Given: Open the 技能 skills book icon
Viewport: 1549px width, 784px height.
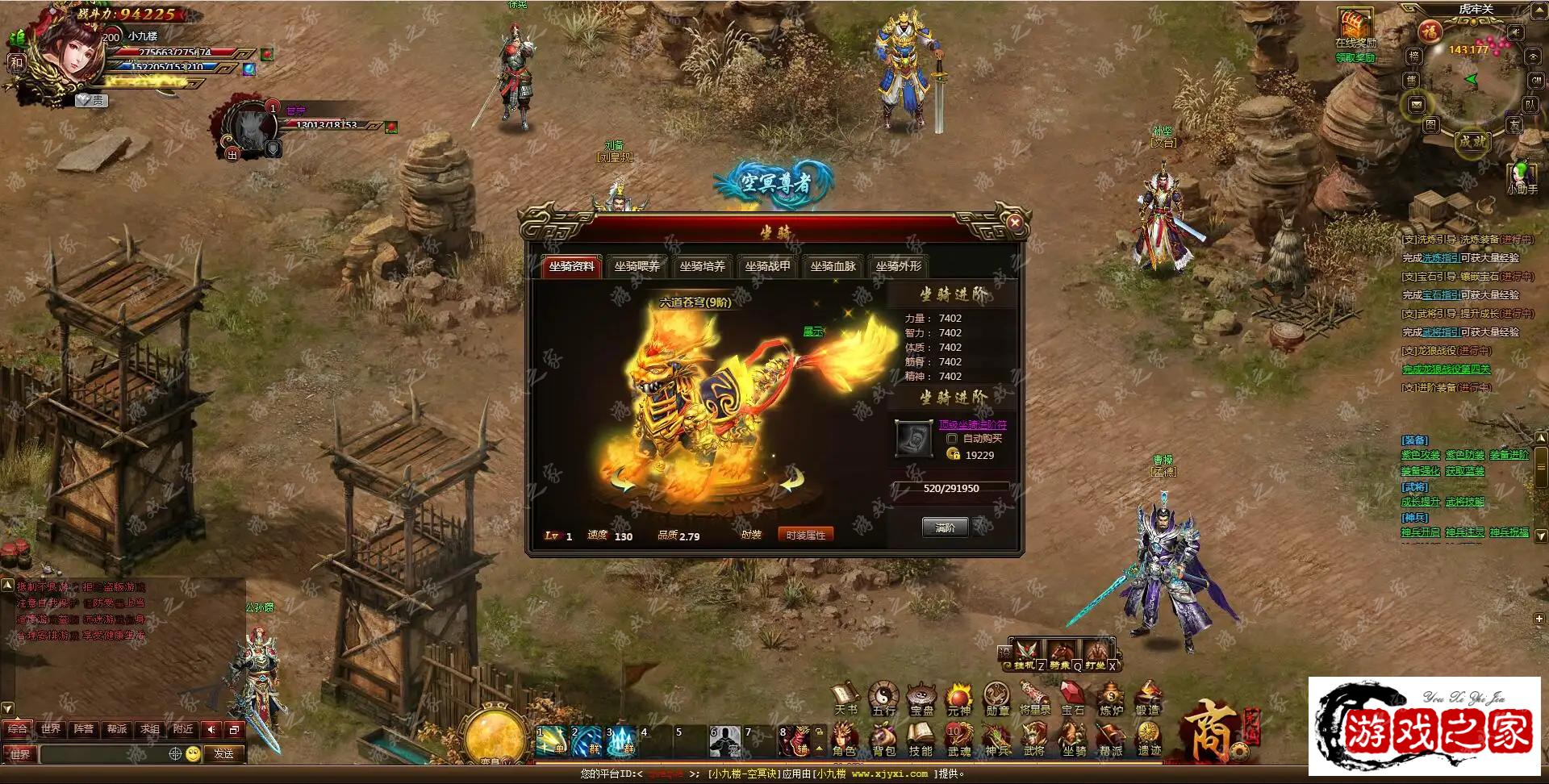Looking at the screenshot, I should tap(921, 738).
